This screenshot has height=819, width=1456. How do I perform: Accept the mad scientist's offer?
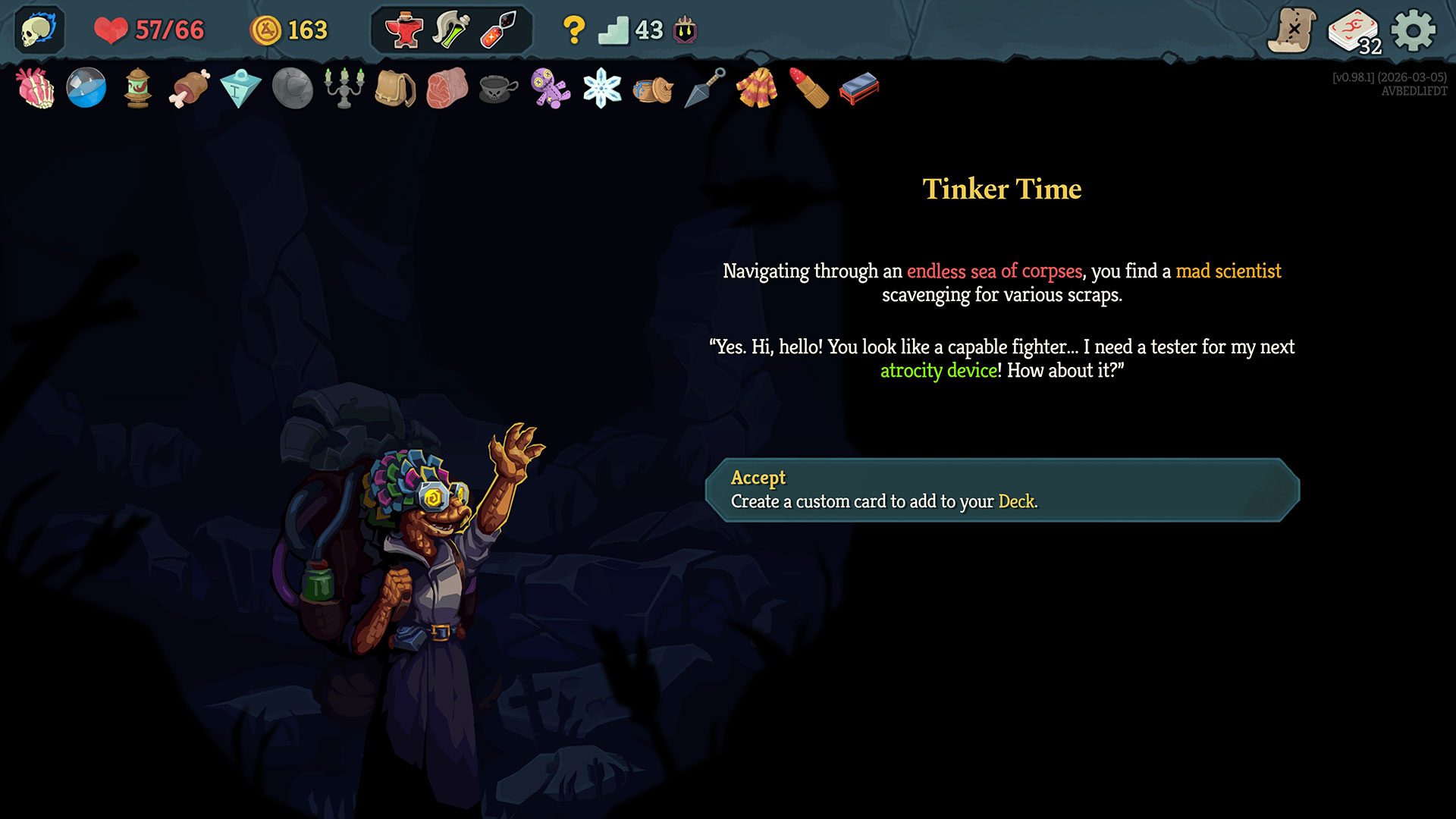[1002, 490]
